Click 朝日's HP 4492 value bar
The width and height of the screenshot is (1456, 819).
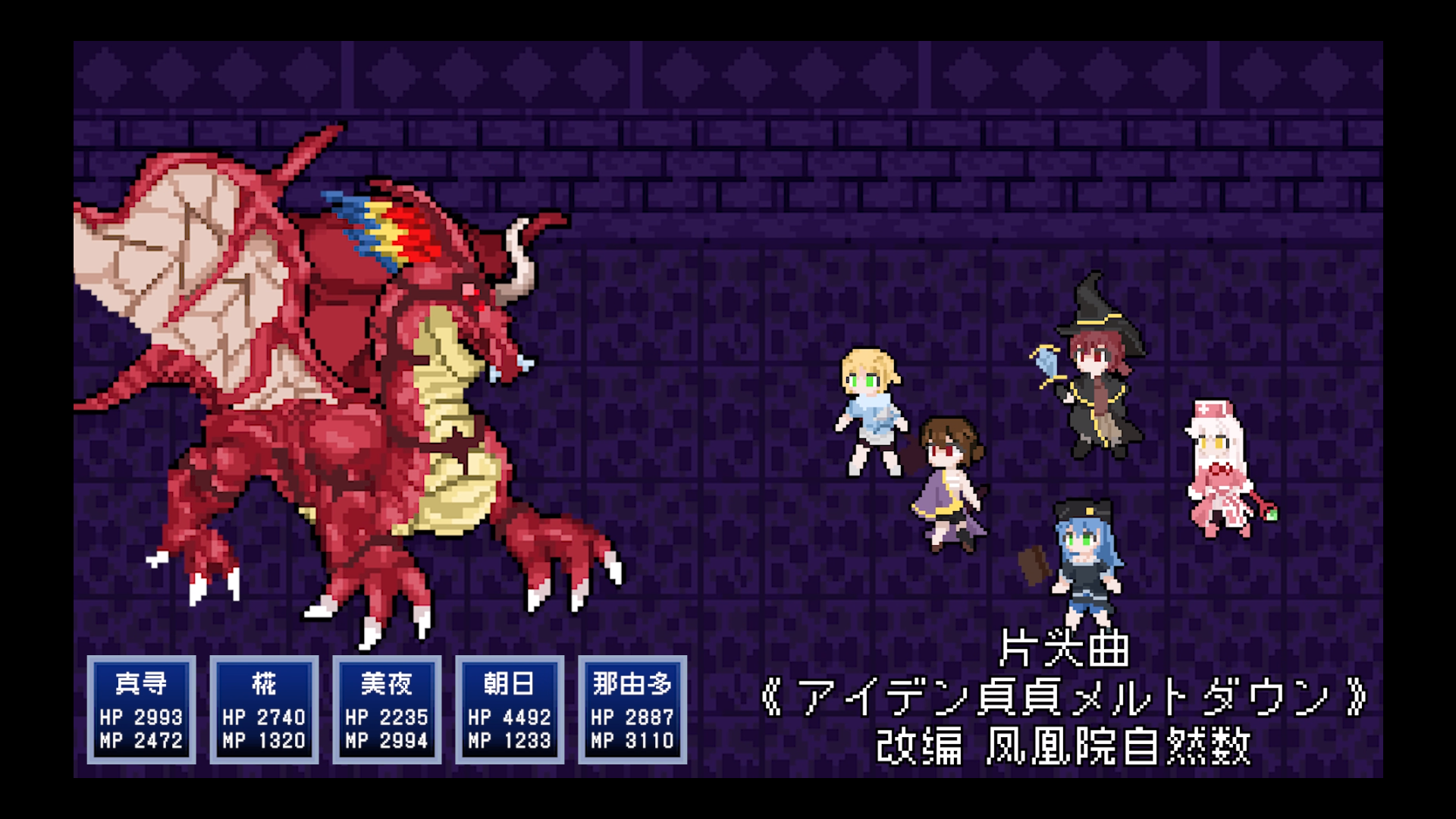coord(508,716)
